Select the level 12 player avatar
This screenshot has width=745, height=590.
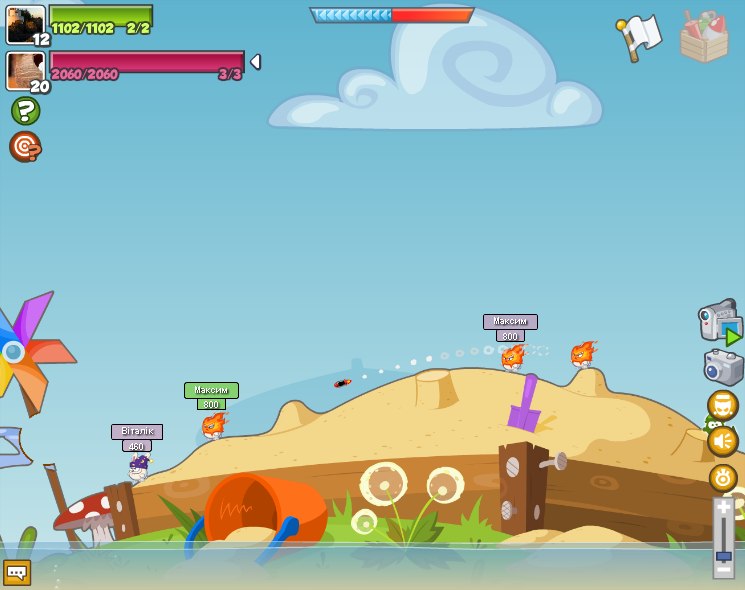click(x=25, y=23)
